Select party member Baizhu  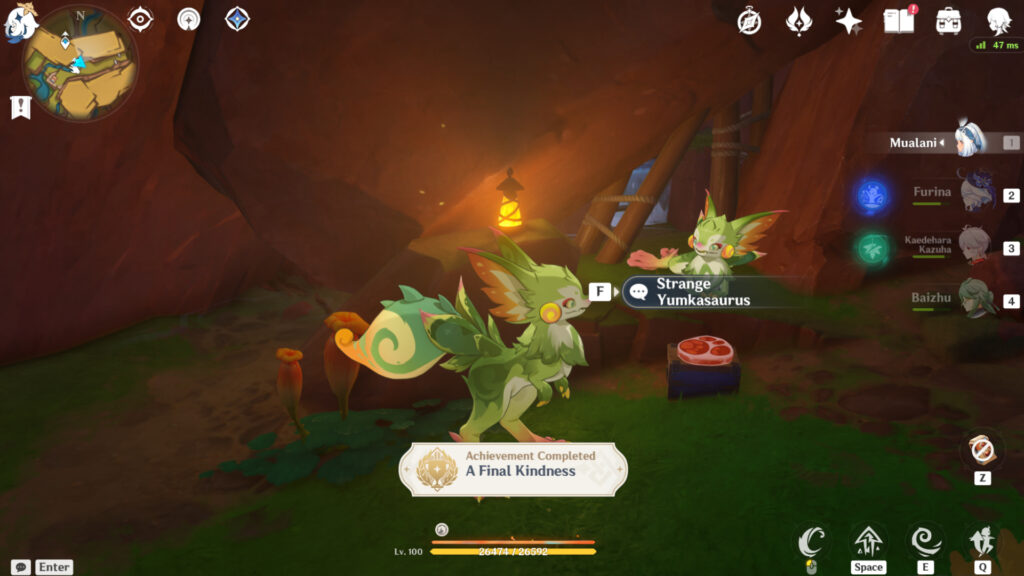click(975, 298)
